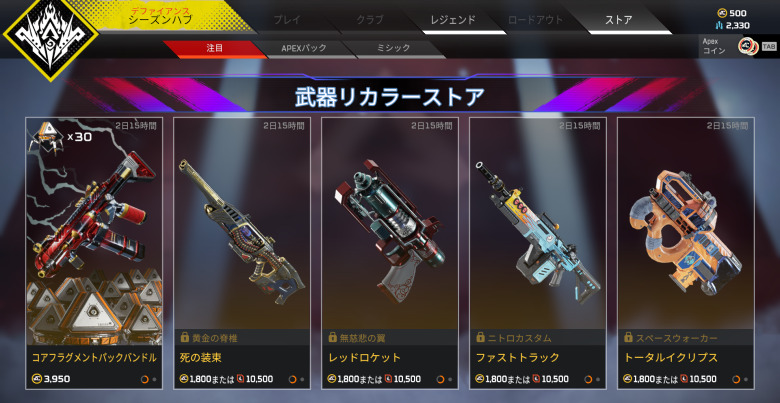Click the Apex Legends emblem logo
Image resolution: width=780 pixels, height=403 pixels.
[50, 37]
